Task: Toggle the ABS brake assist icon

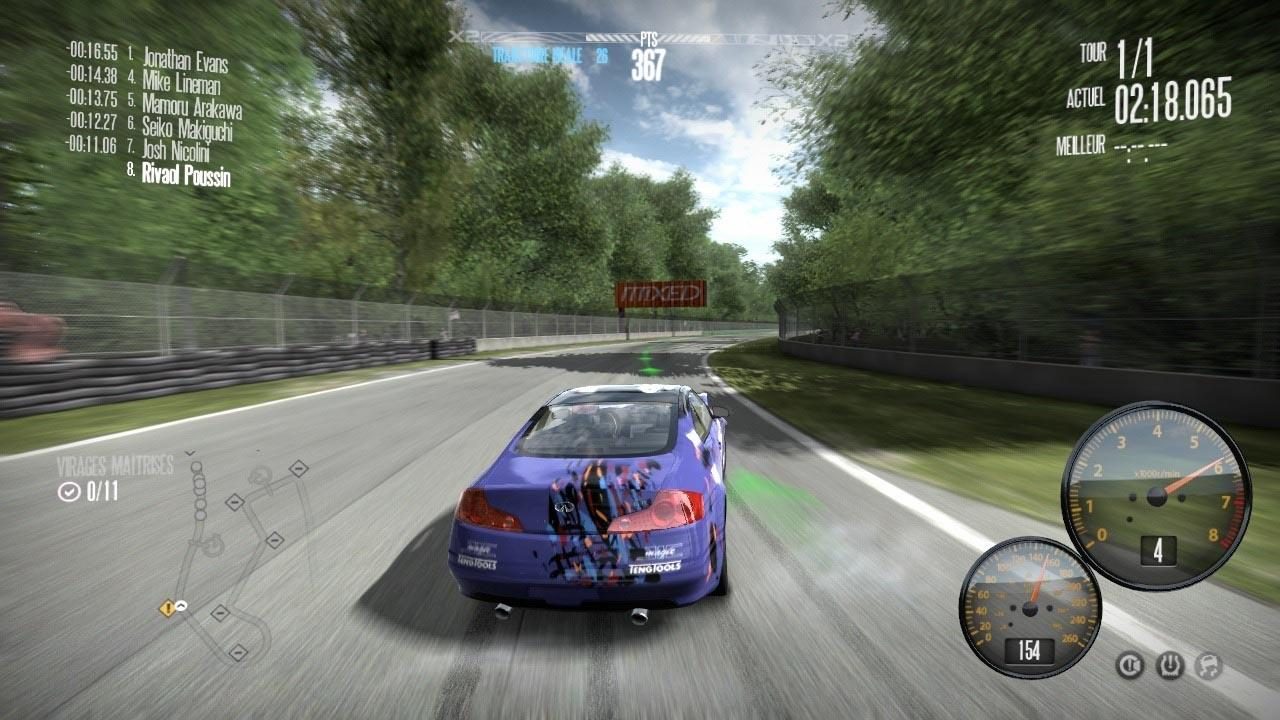Action: (1129, 665)
